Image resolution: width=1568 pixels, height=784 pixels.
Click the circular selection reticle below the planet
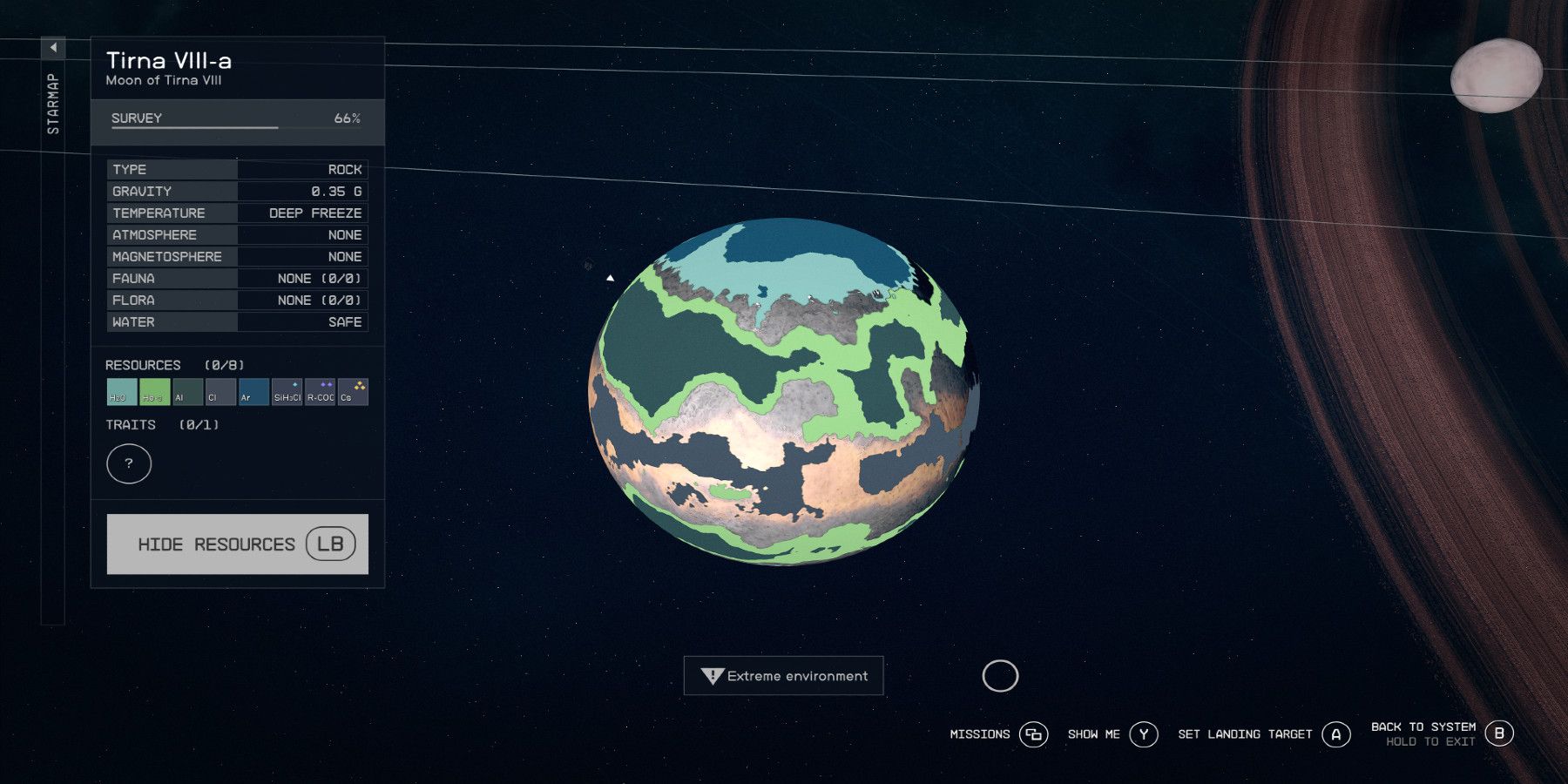tap(1002, 676)
